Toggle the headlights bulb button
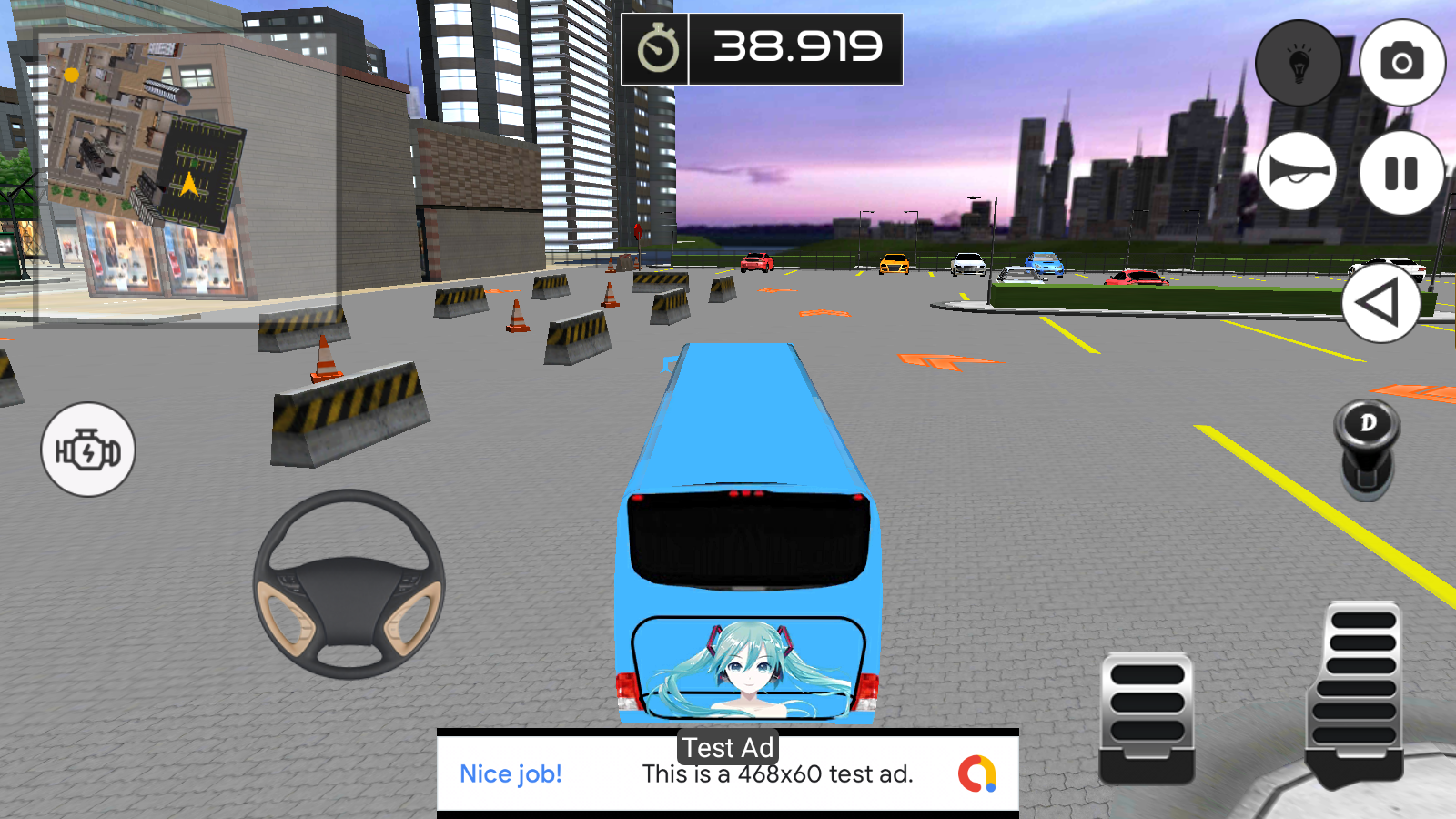 pos(1299,63)
